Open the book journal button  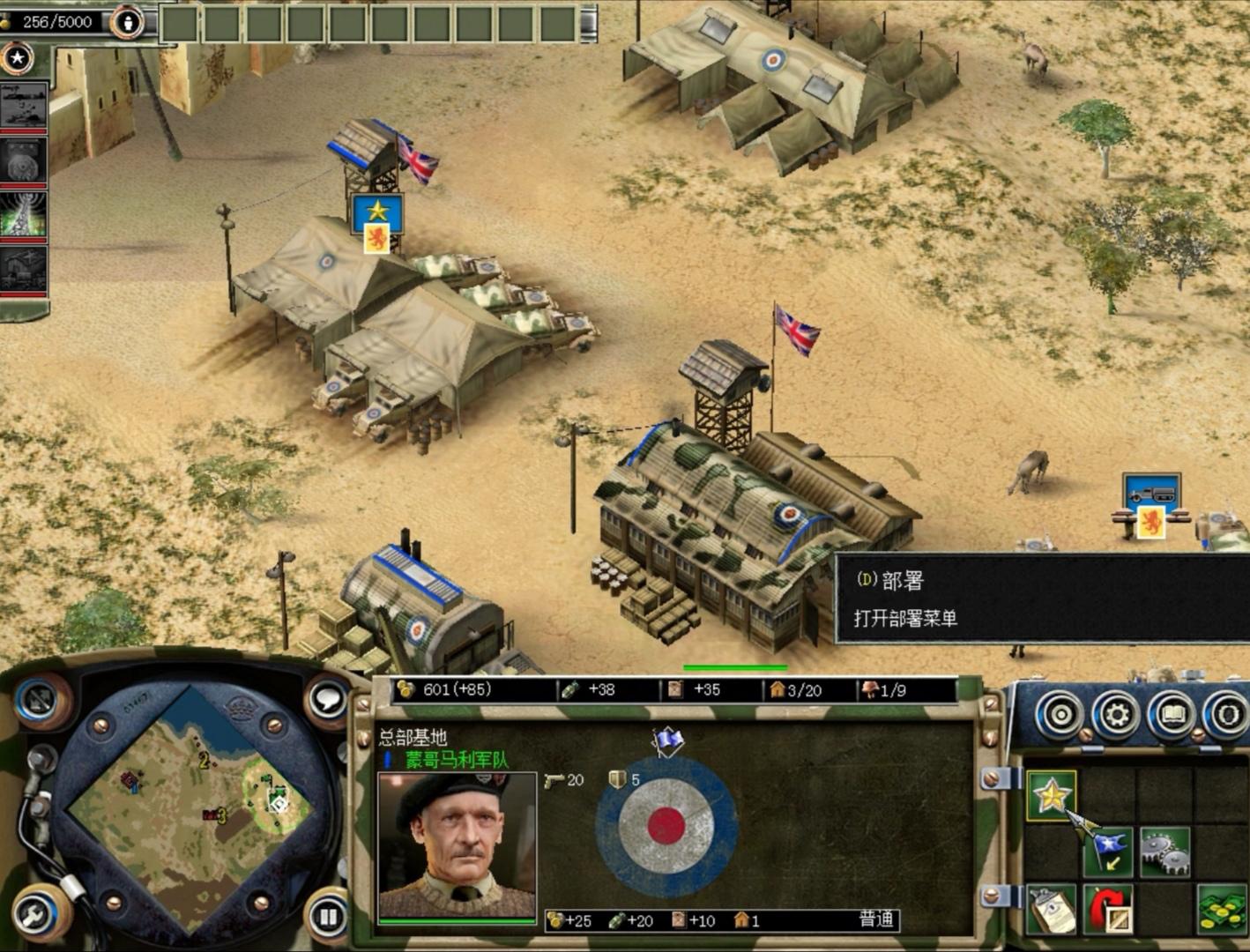tap(1172, 714)
